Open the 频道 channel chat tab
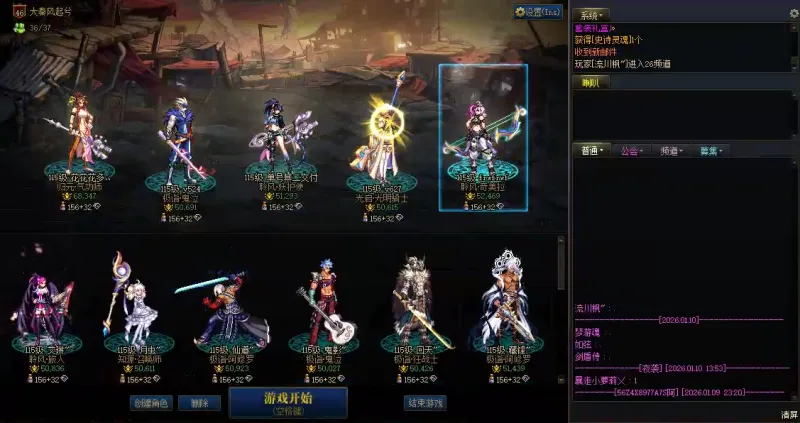 [x=670, y=151]
